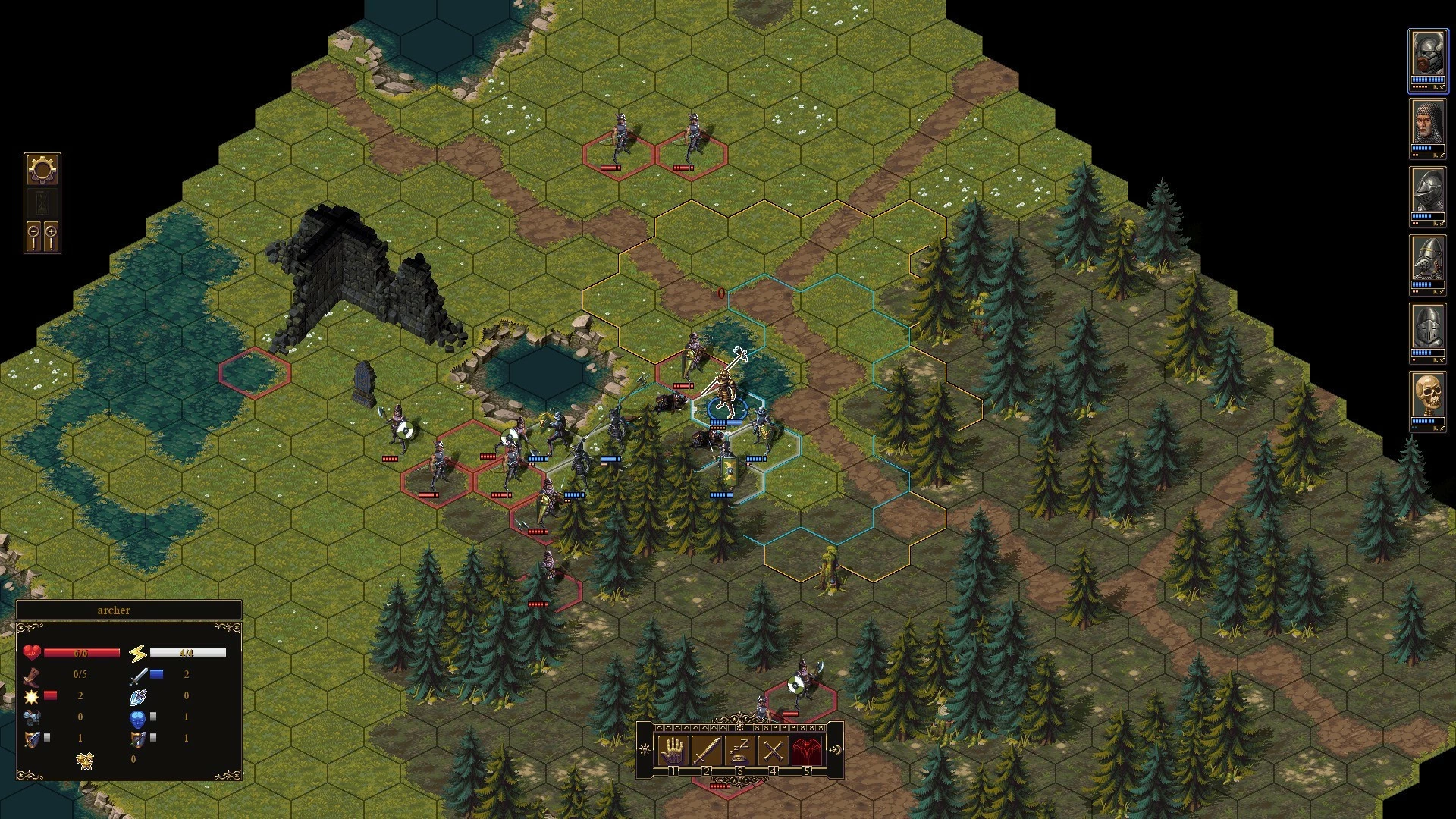Image resolution: width=1456 pixels, height=819 pixels.
Task: Choose the skull unit portrait
Action: (x=1427, y=397)
